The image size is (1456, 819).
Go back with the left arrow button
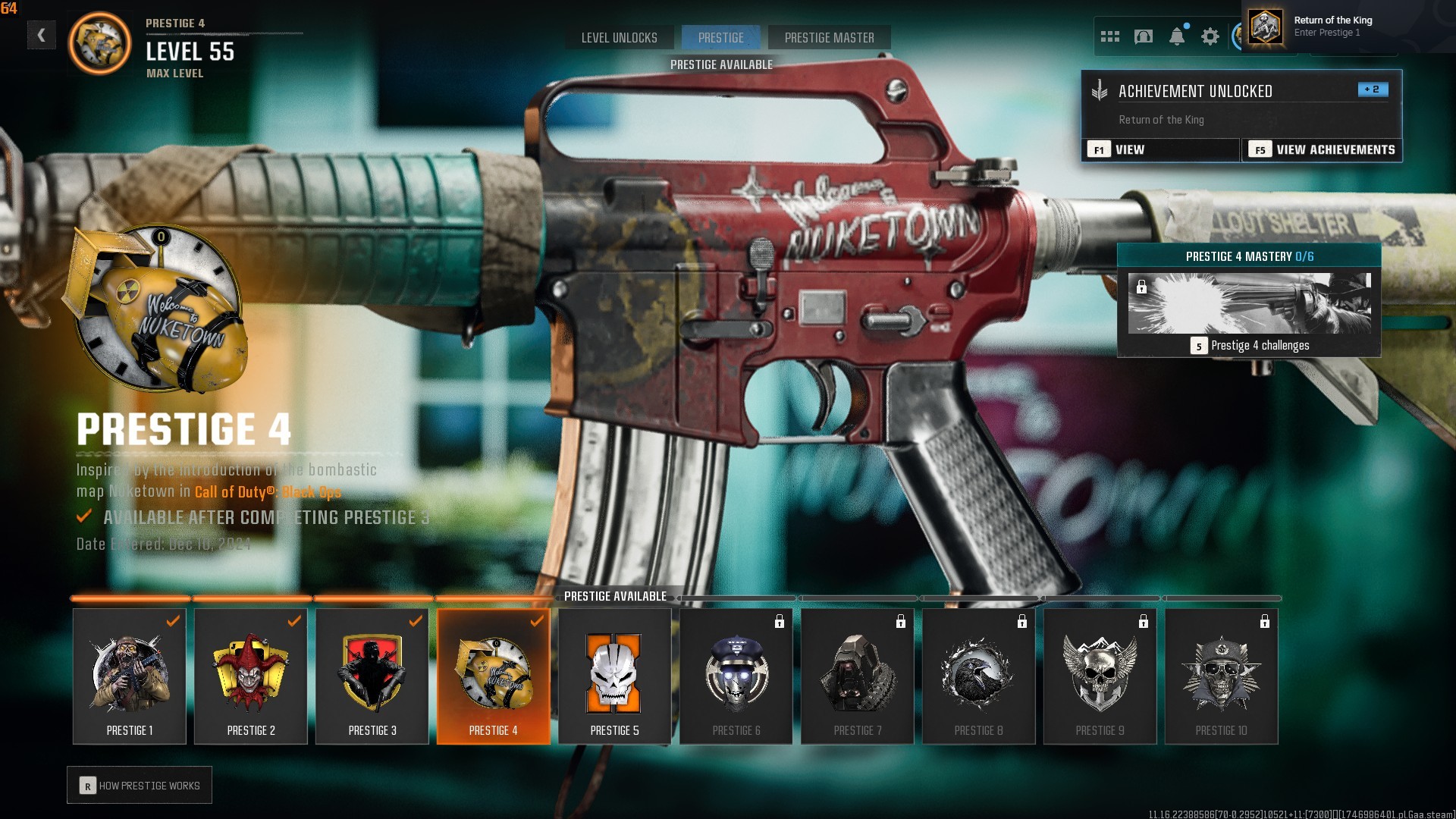tap(42, 35)
